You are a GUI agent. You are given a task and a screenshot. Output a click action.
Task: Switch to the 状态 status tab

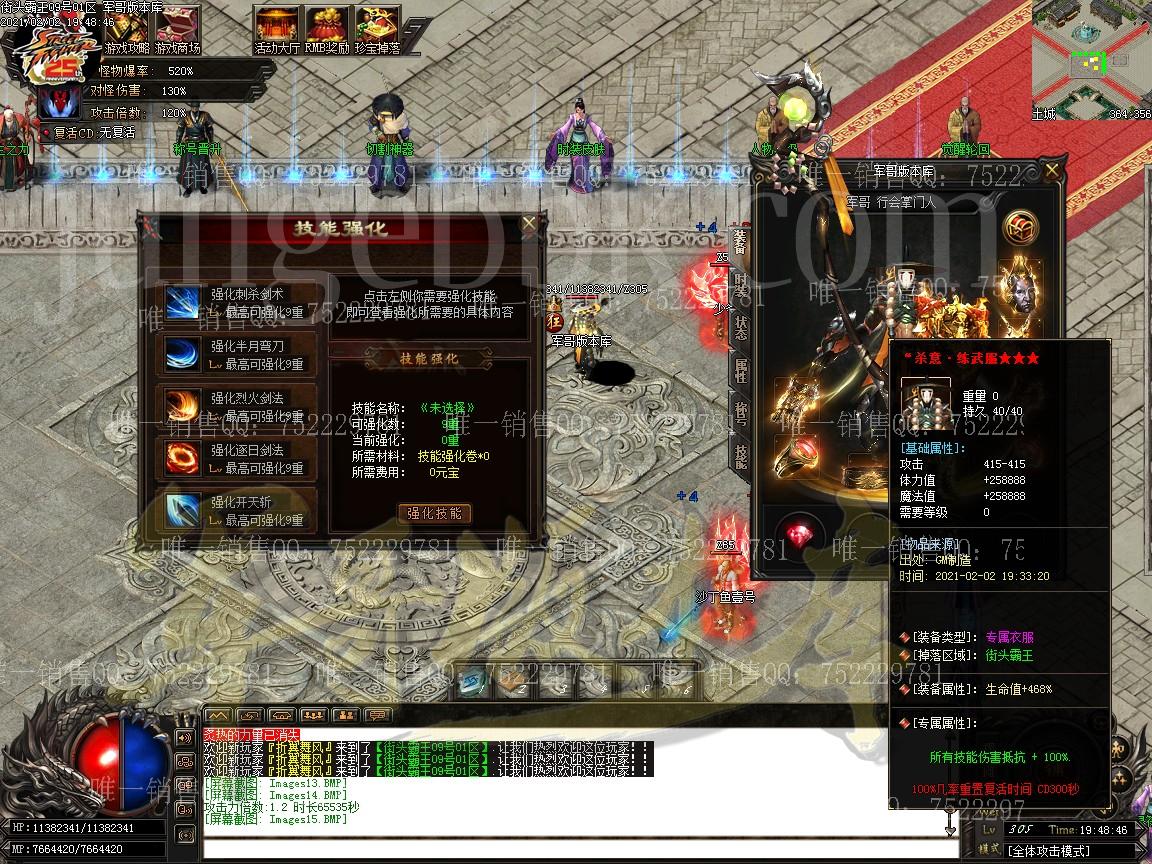click(x=740, y=327)
